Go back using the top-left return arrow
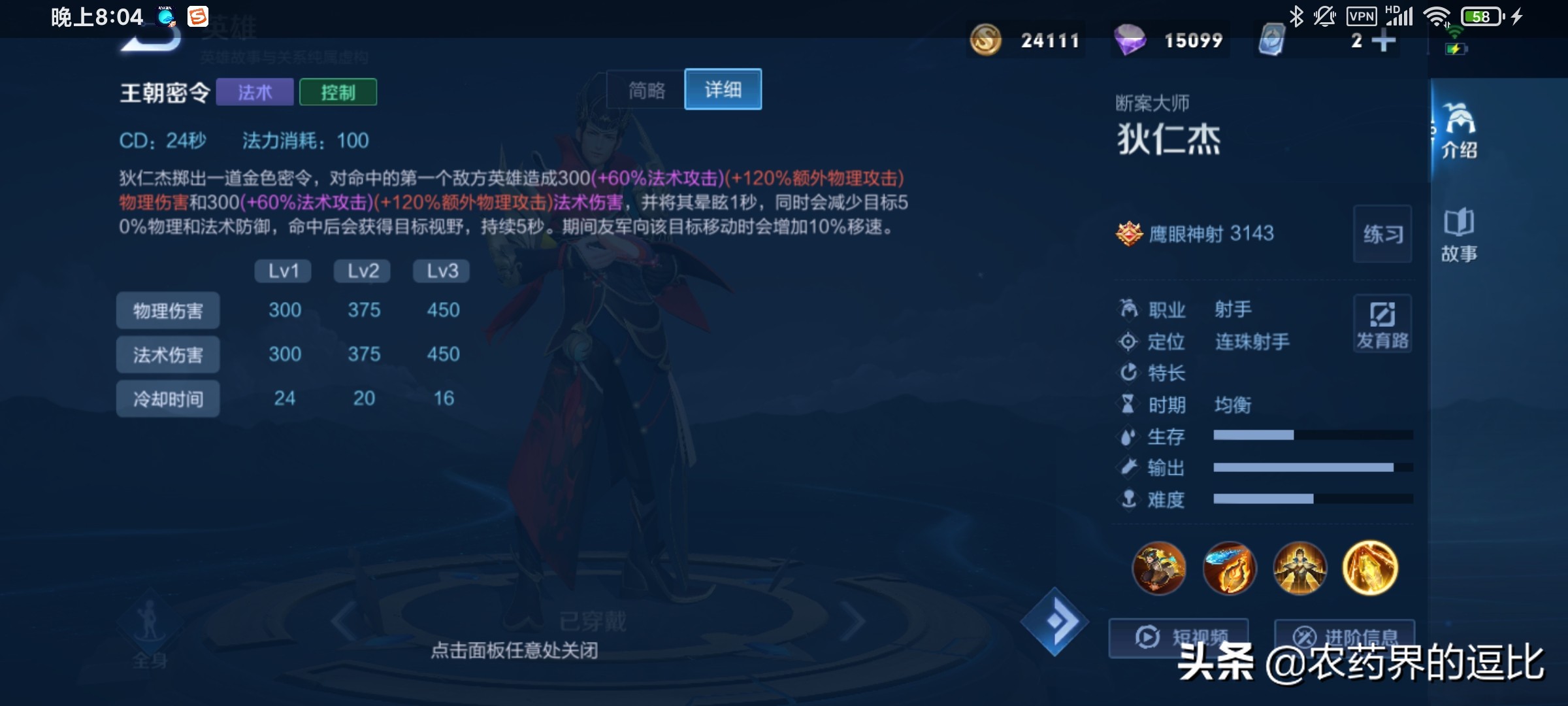This screenshot has height=706, width=1568. [152, 38]
